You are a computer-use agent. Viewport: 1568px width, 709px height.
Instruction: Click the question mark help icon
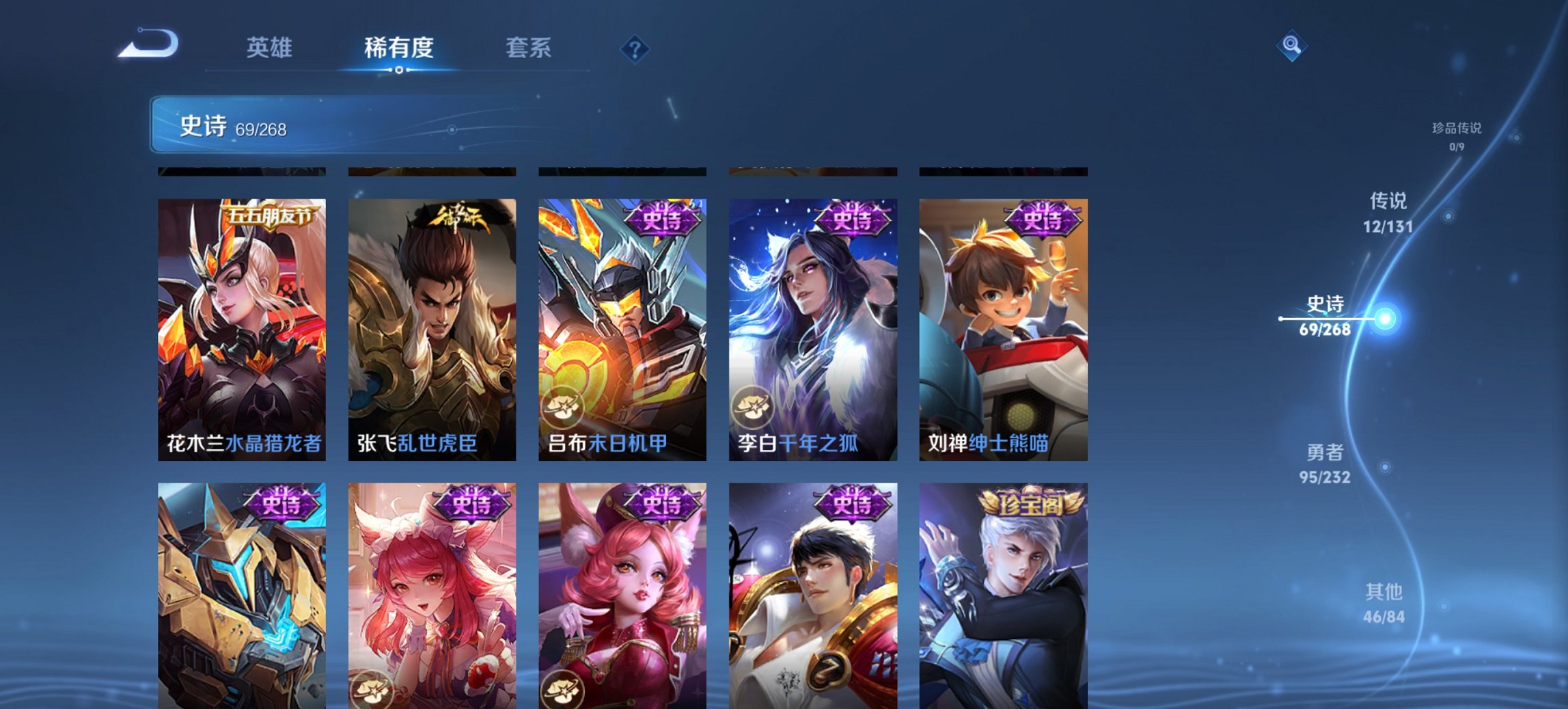pos(637,49)
